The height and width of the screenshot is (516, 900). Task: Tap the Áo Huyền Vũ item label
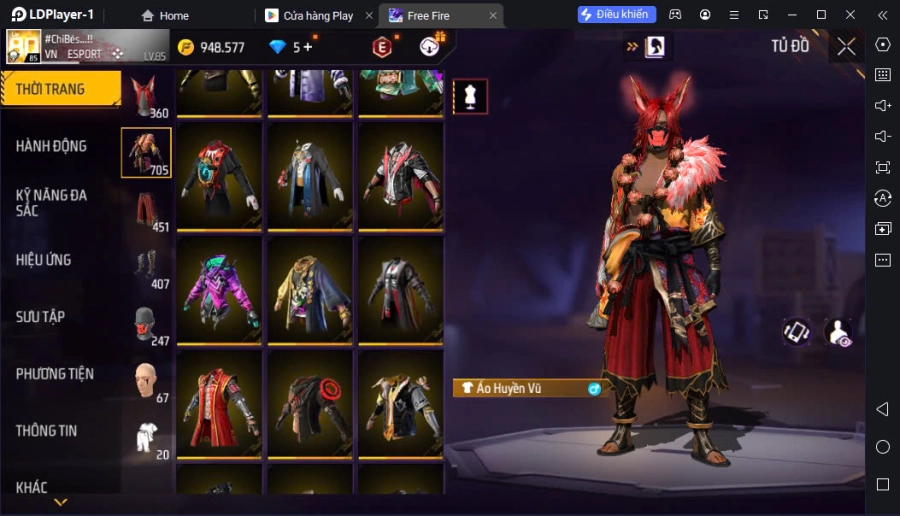point(520,388)
